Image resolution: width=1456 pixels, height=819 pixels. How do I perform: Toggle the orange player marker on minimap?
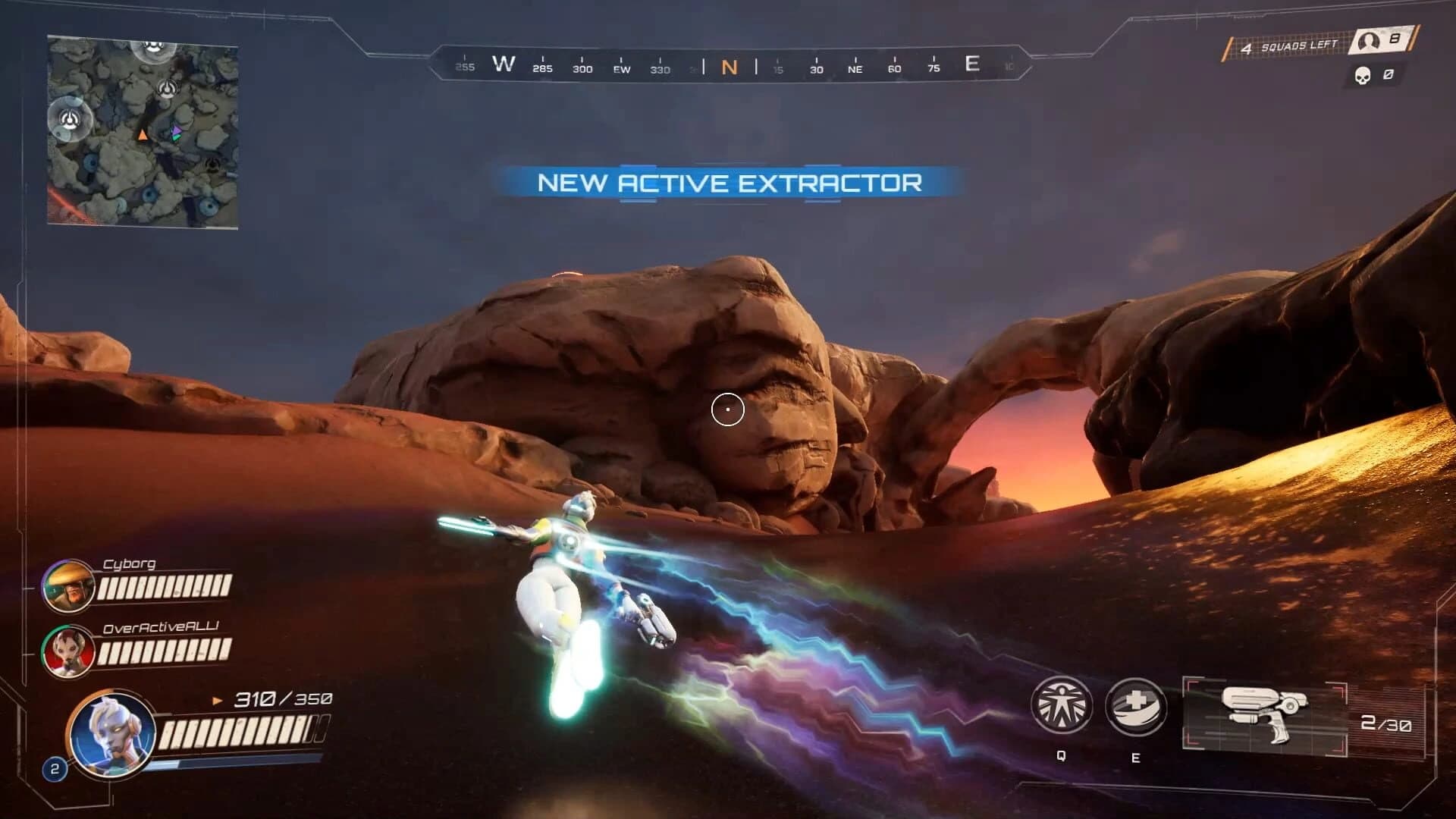coord(143,134)
